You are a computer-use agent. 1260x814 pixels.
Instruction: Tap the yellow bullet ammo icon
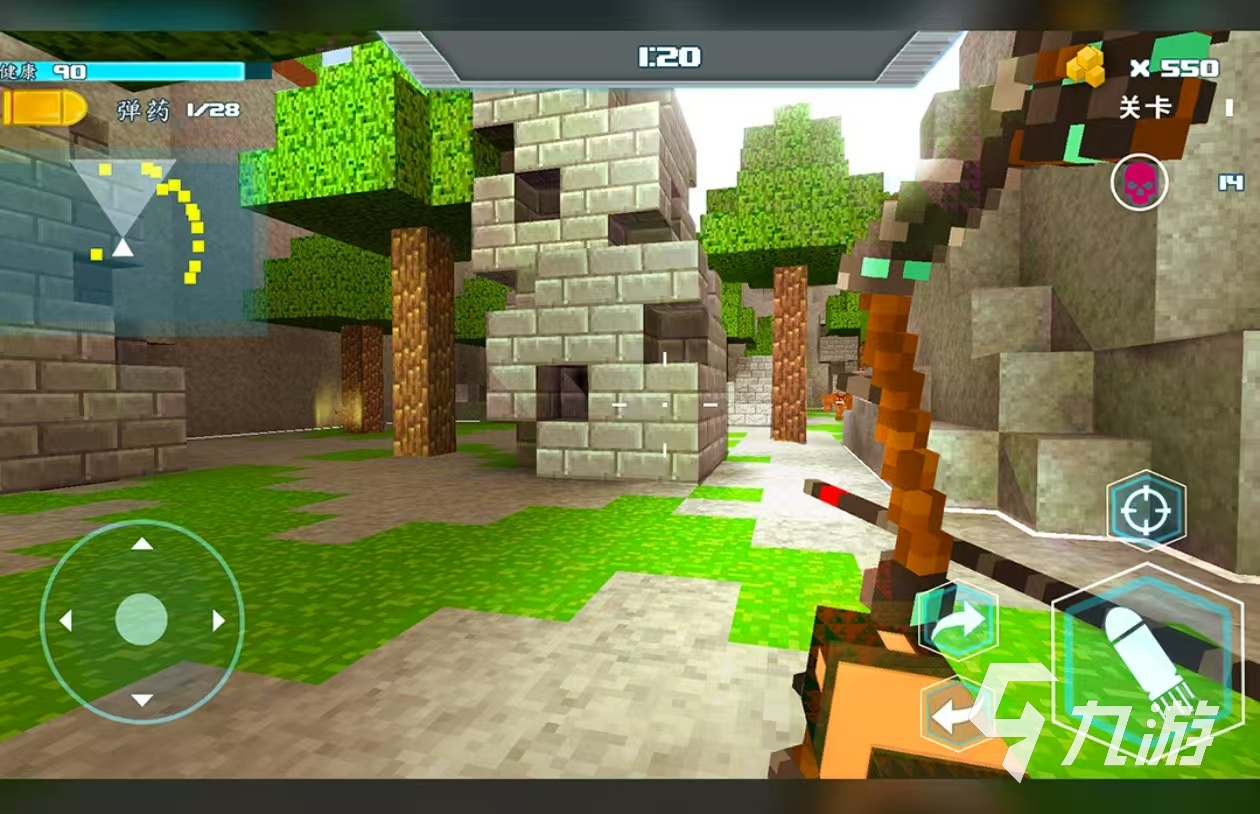(x=45, y=109)
